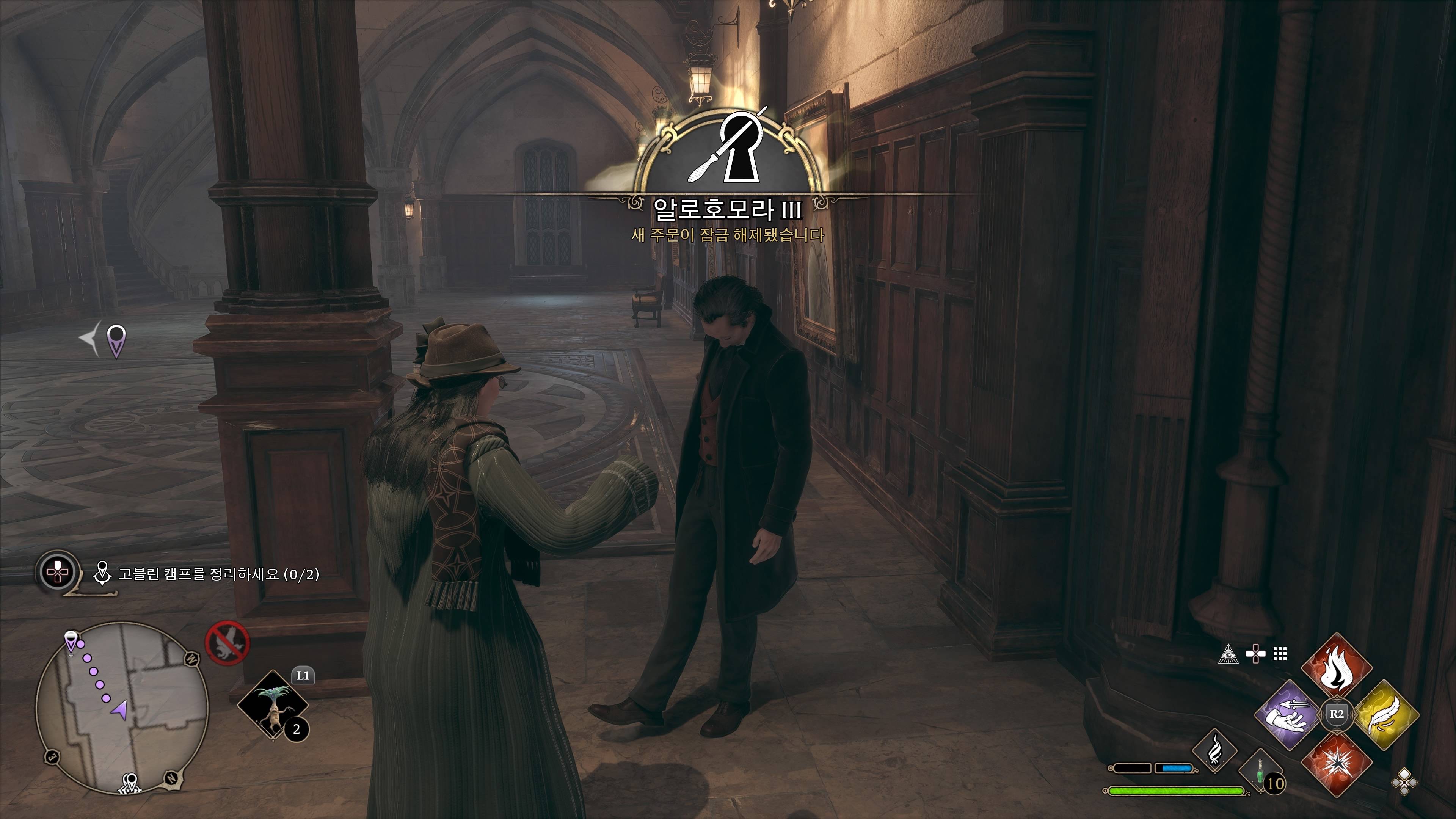The width and height of the screenshot is (1456, 819).
Task: Click the no-flying restricted icon
Action: tap(227, 643)
